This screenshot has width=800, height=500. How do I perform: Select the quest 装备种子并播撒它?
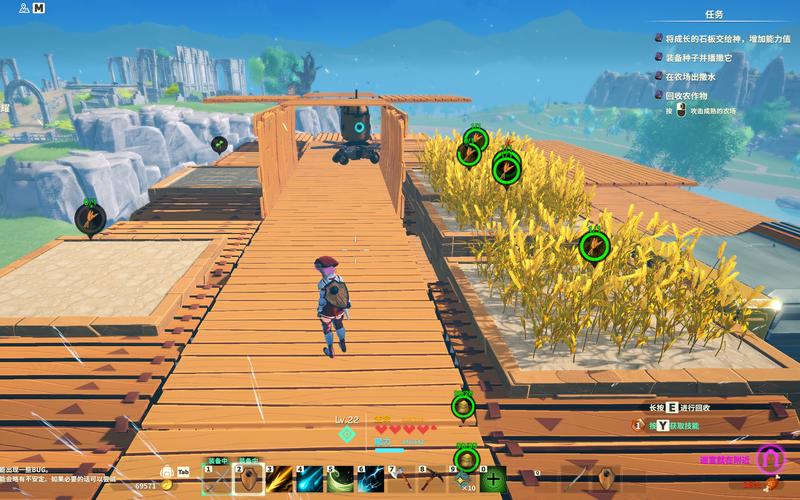pyautogui.click(x=699, y=58)
